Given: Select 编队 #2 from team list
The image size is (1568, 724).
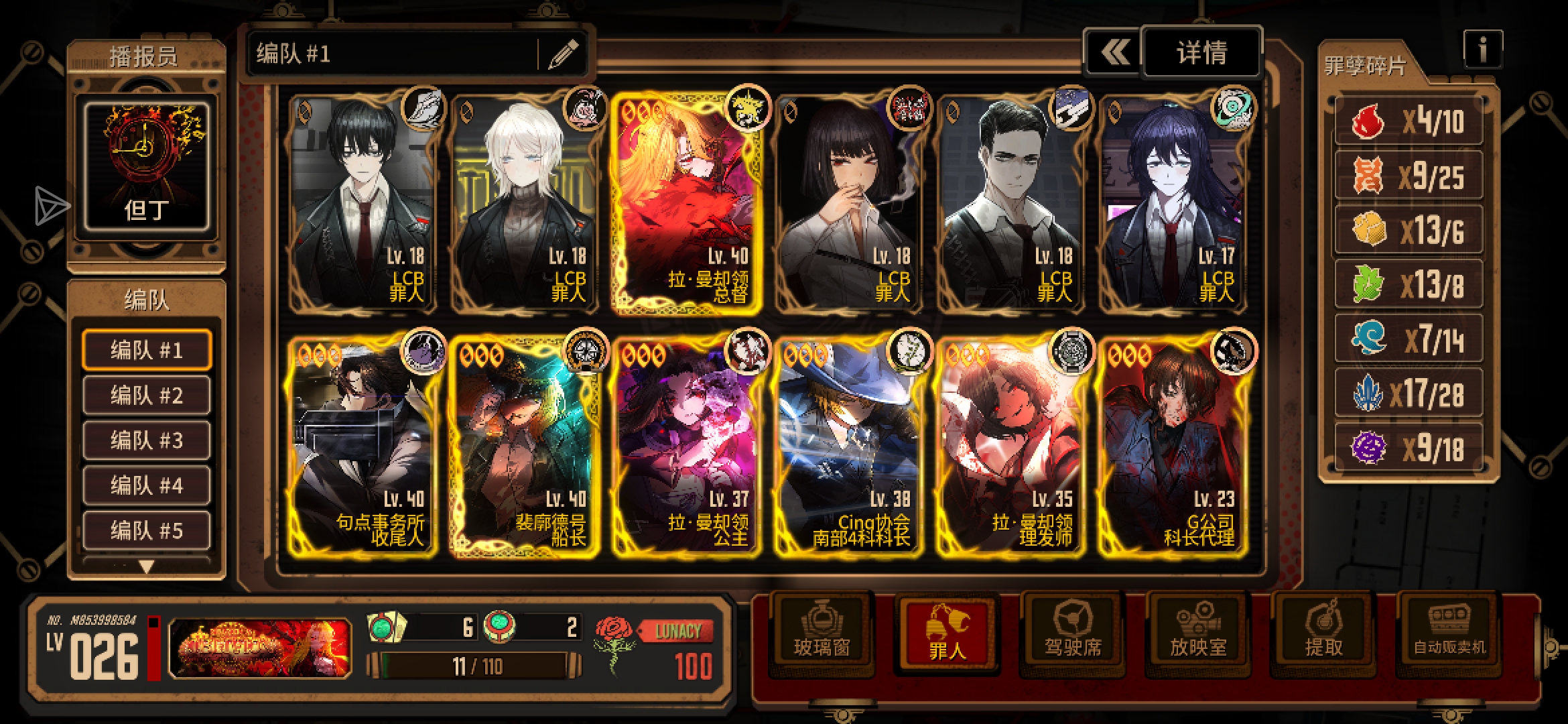Looking at the screenshot, I should click(147, 395).
